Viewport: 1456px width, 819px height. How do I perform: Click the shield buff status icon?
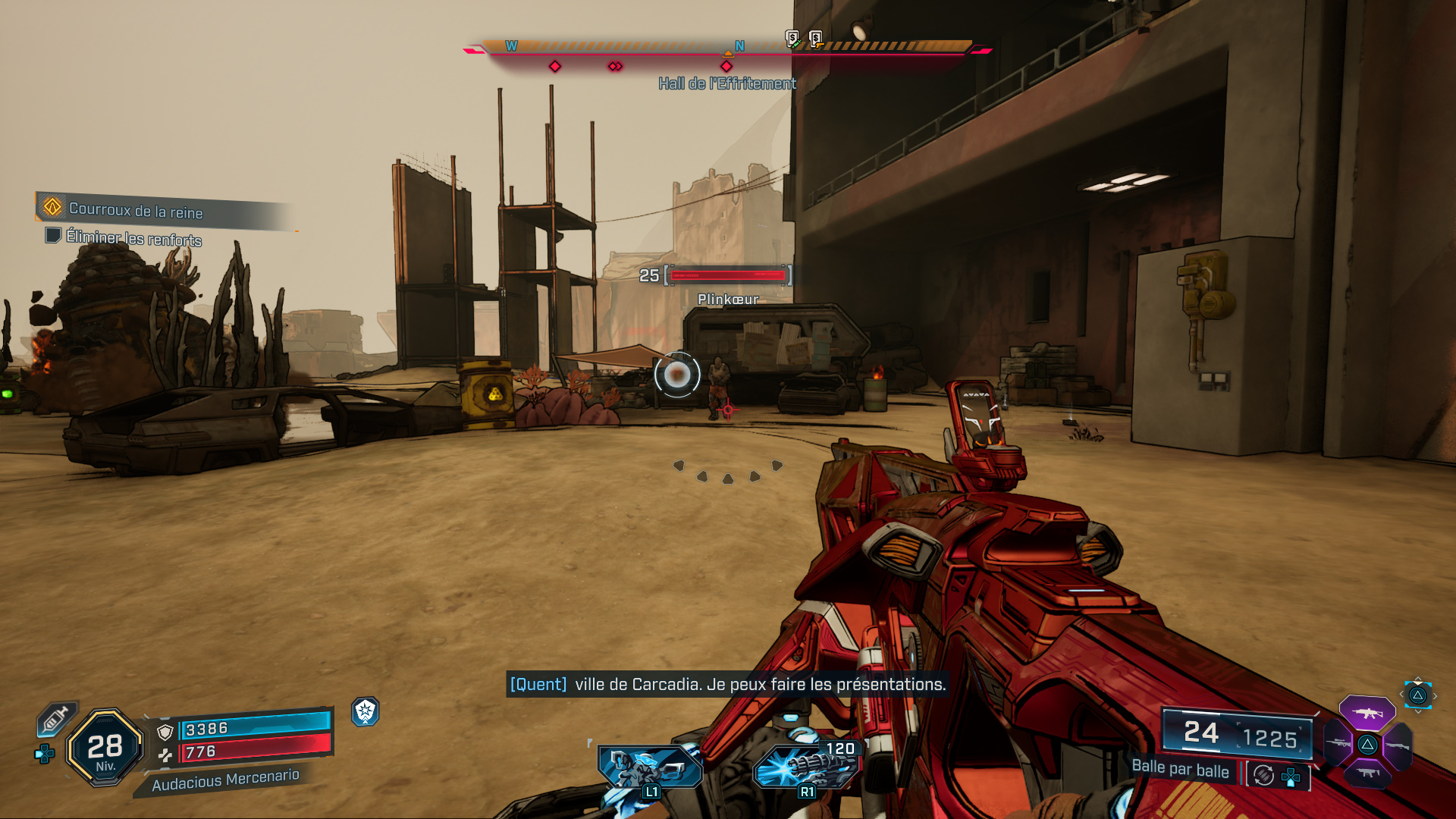click(366, 711)
